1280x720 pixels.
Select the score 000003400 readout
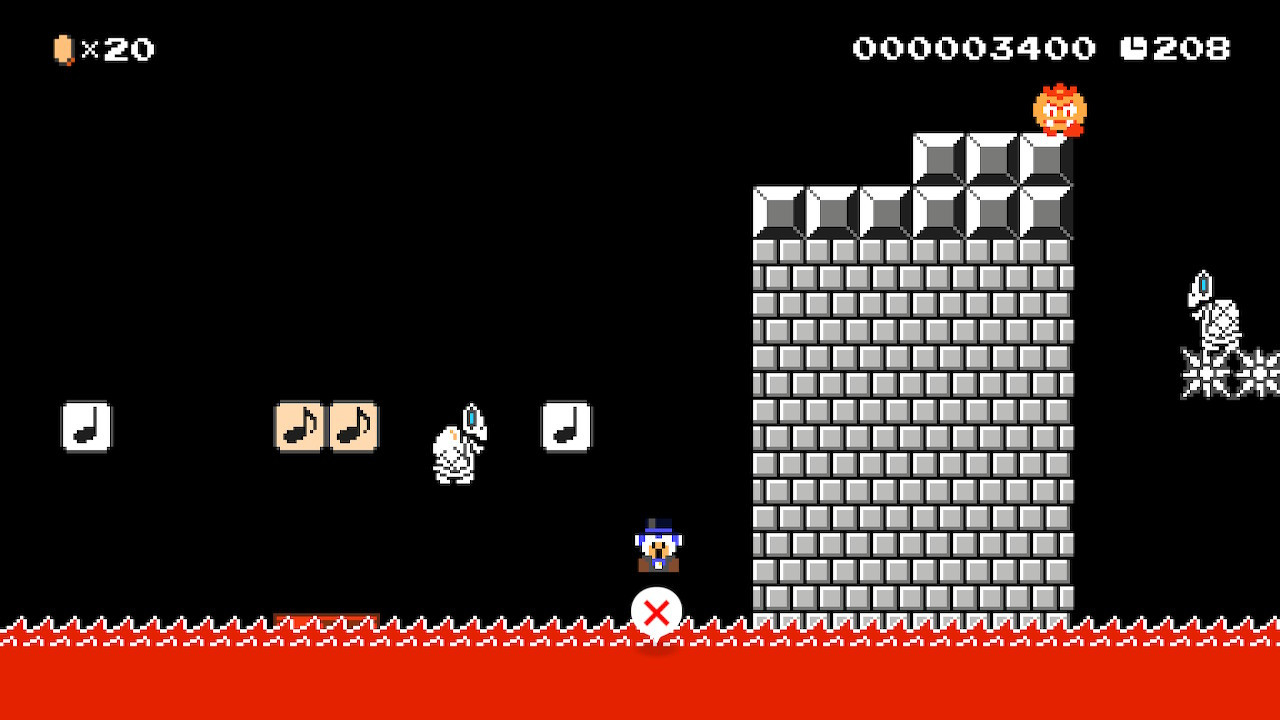pyautogui.click(x=975, y=48)
